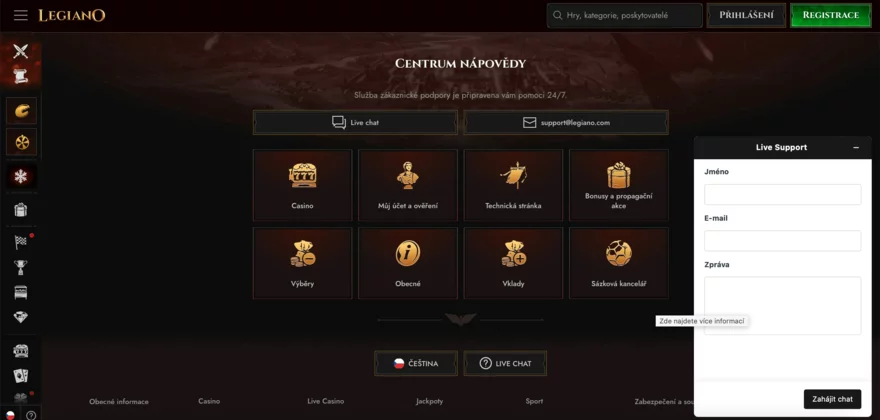Click the search games field
The image size is (880, 420).
(630, 15)
